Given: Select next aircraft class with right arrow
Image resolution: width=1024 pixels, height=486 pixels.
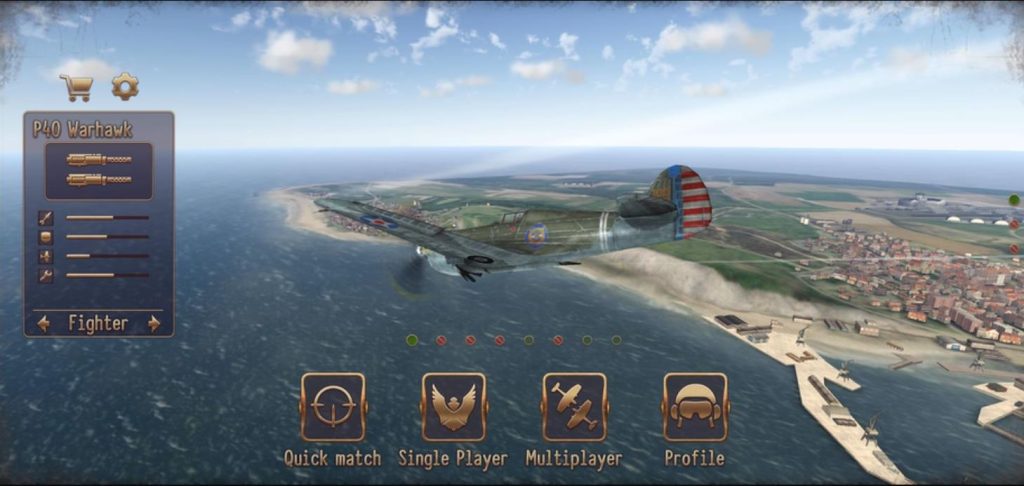Looking at the screenshot, I should pos(154,323).
